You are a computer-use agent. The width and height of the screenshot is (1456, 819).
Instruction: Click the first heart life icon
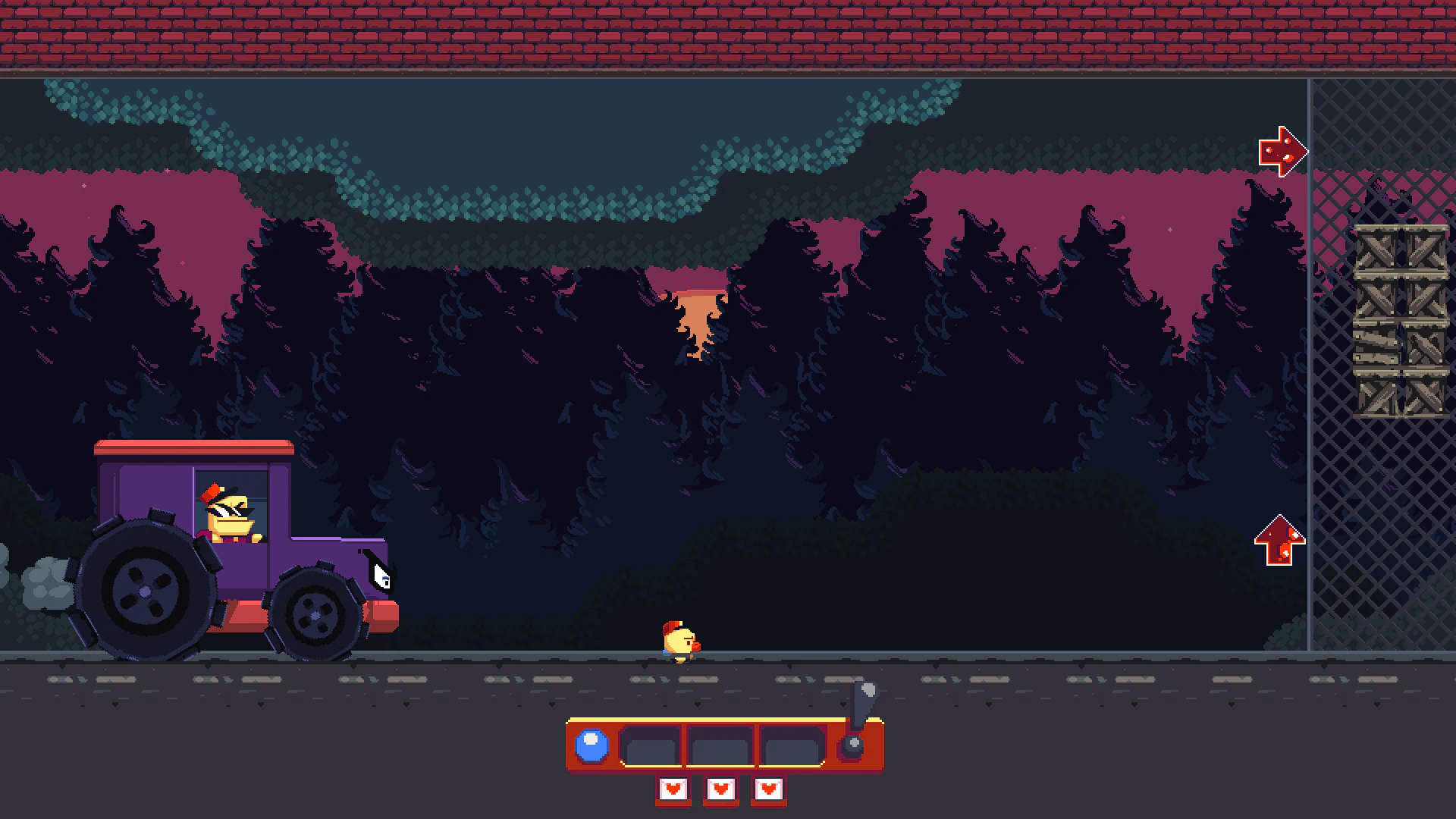tap(672, 789)
